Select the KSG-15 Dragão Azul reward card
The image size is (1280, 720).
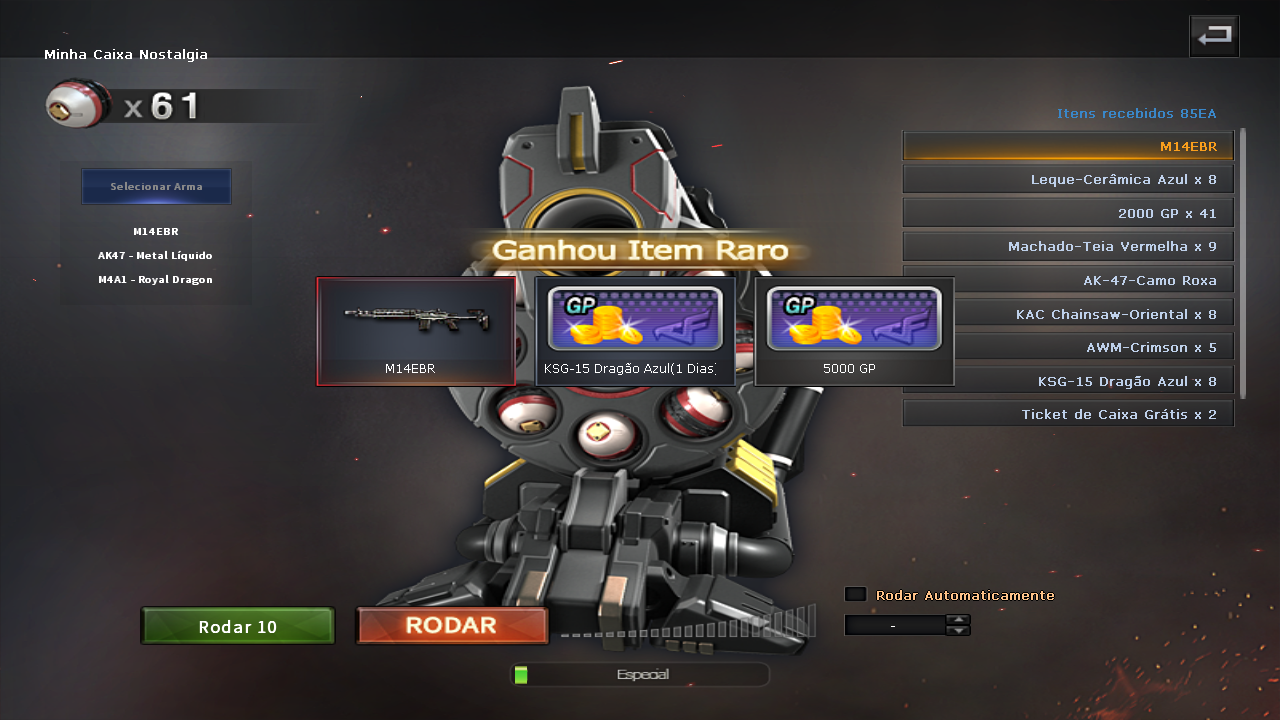pyautogui.click(x=635, y=331)
